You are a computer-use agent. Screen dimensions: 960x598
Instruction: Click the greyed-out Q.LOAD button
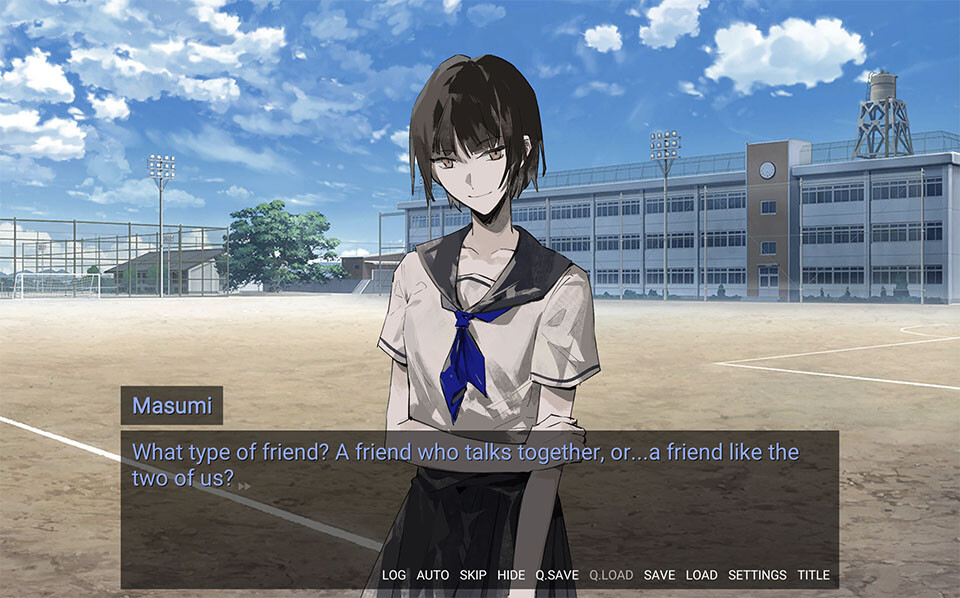pos(611,575)
